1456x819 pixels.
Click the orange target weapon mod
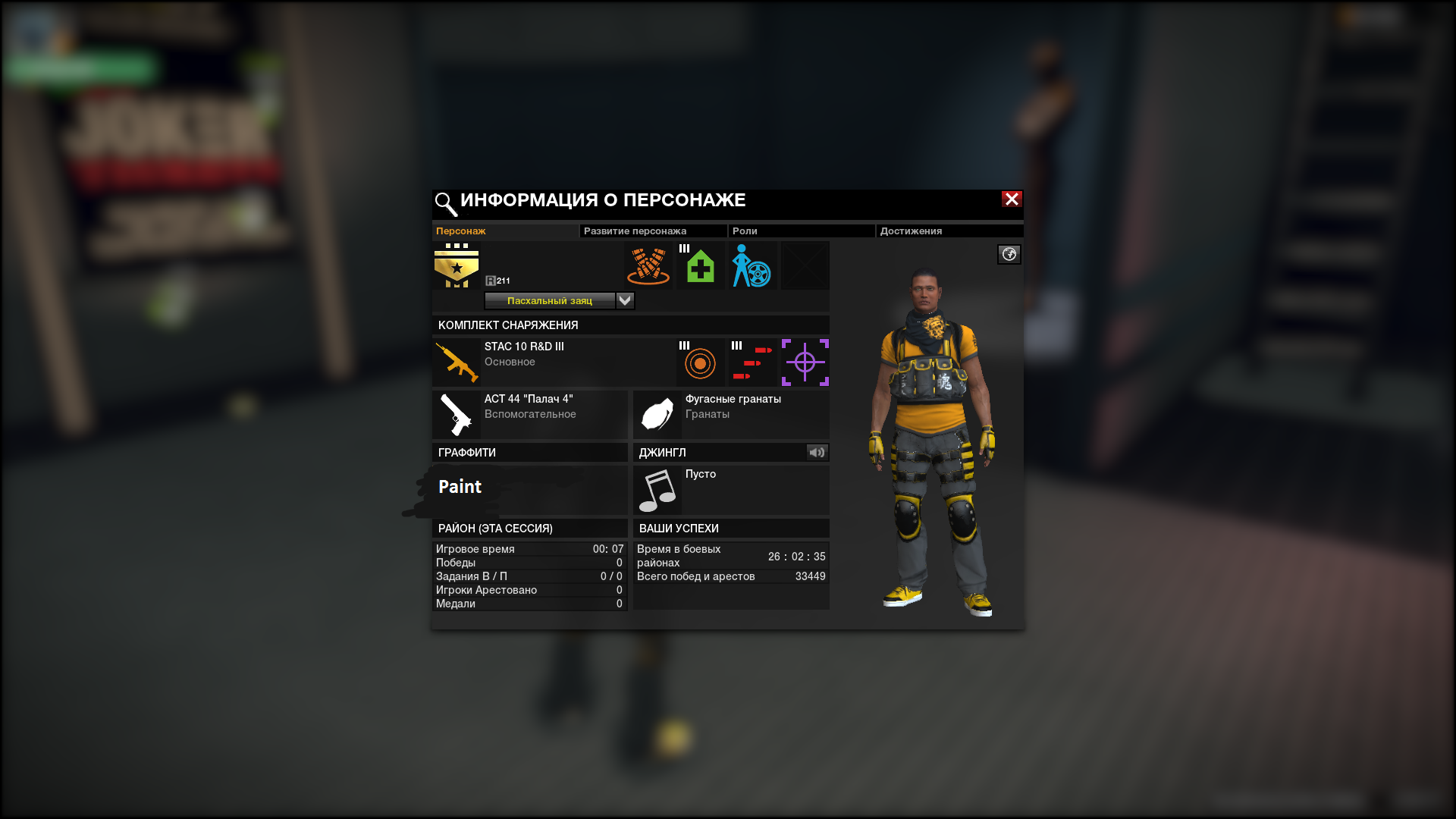pyautogui.click(x=700, y=362)
